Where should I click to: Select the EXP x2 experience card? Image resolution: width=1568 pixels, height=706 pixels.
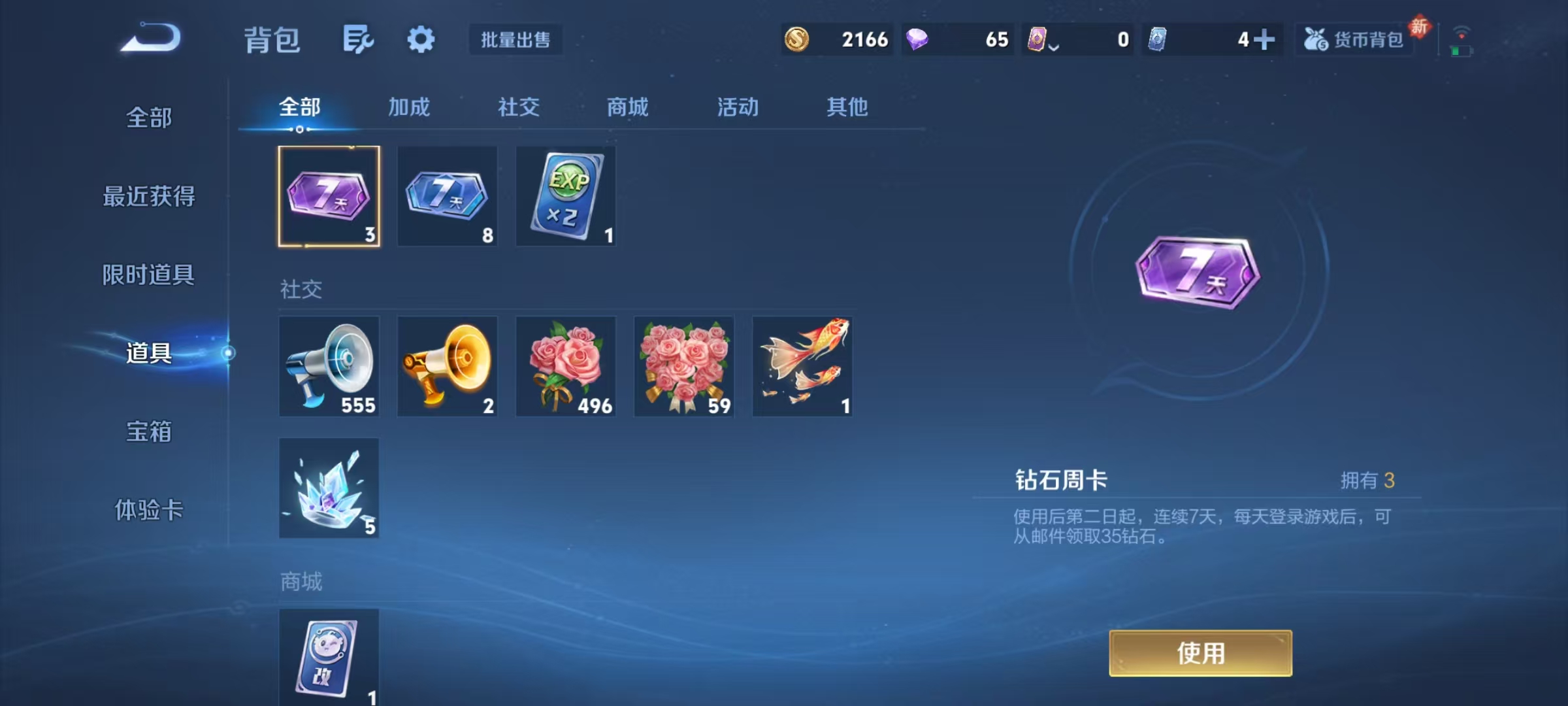point(566,196)
